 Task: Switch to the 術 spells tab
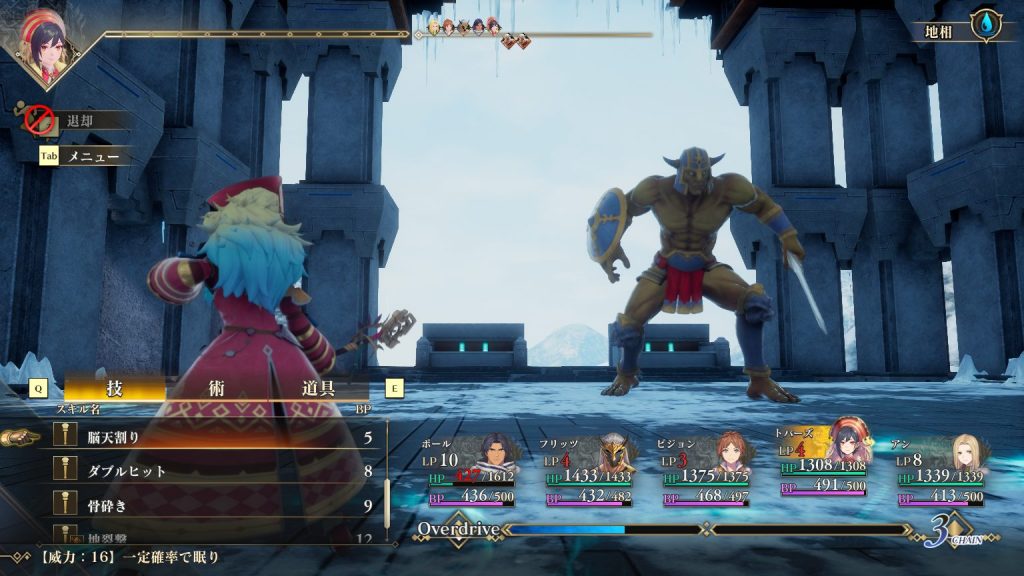217,388
